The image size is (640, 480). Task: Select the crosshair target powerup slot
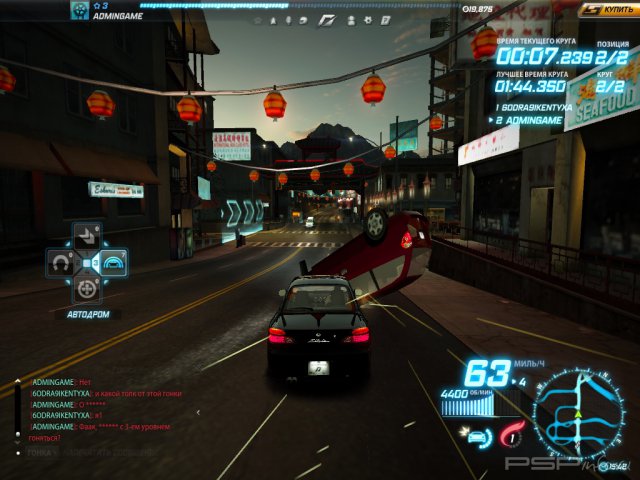pyautogui.click(x=88, y=289)
